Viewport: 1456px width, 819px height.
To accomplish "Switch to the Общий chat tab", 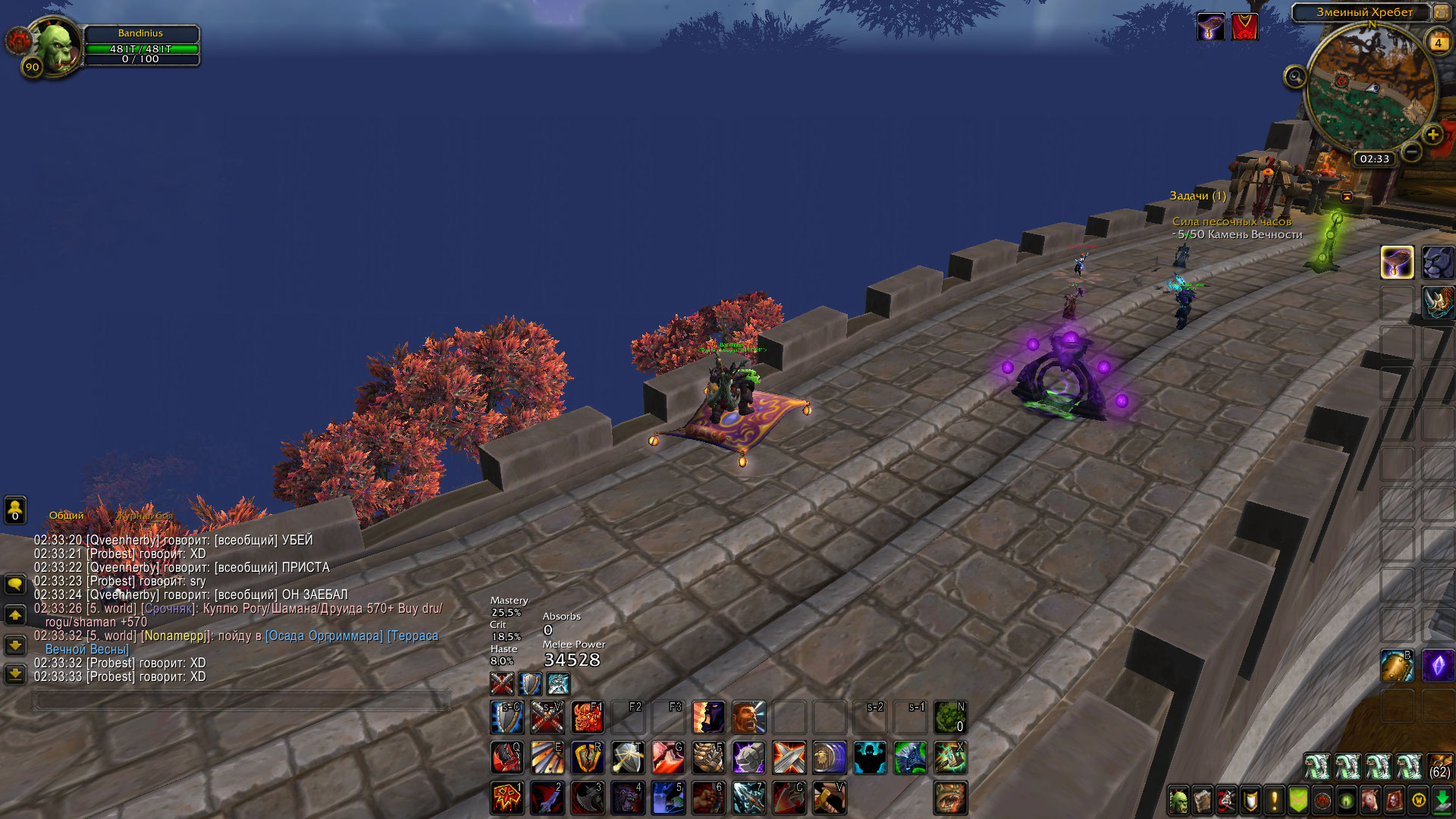I will tap(67, 516).
